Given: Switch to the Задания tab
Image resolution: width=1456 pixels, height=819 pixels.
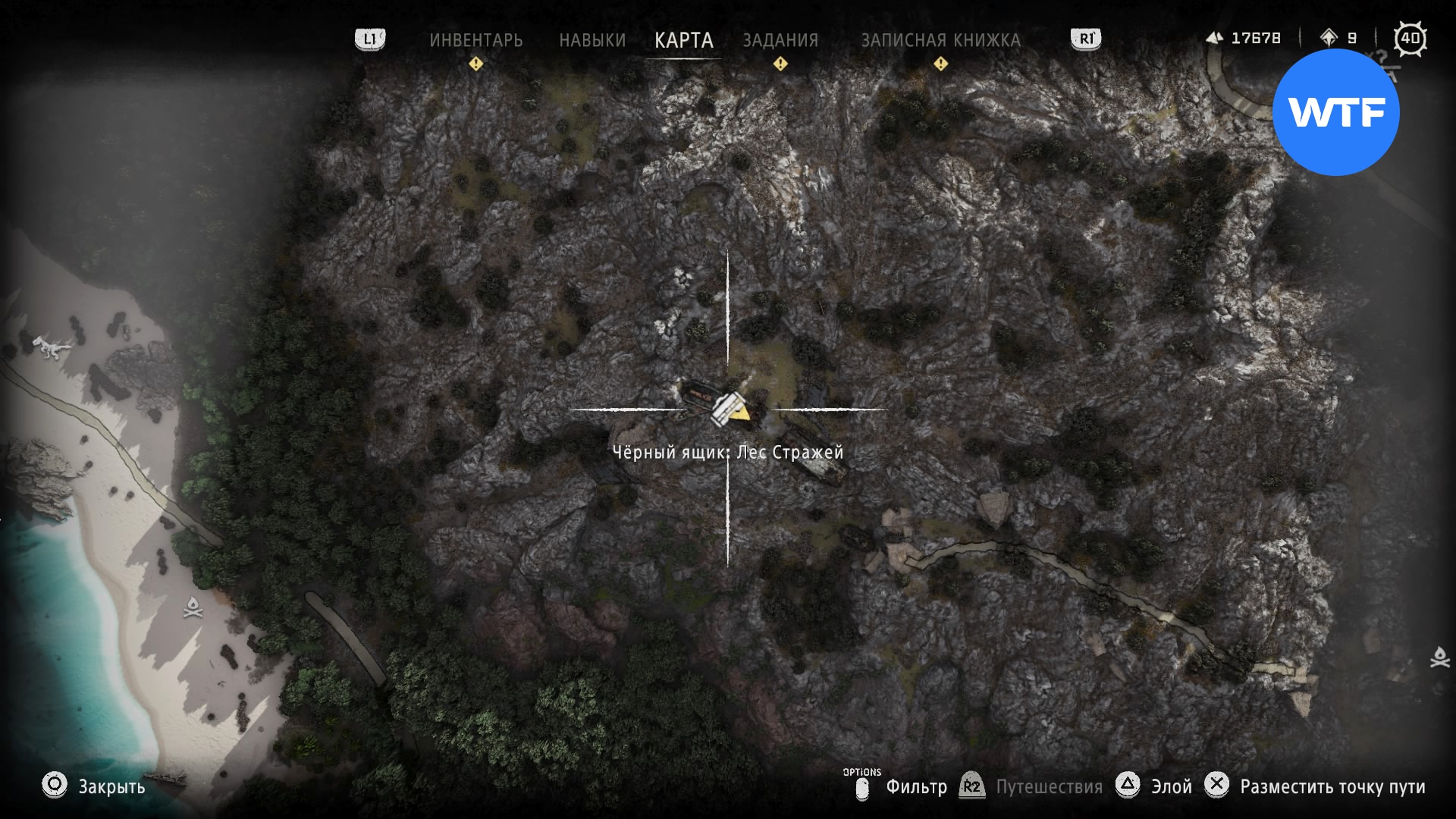Looking at the screenshot, I should [780, 40].
